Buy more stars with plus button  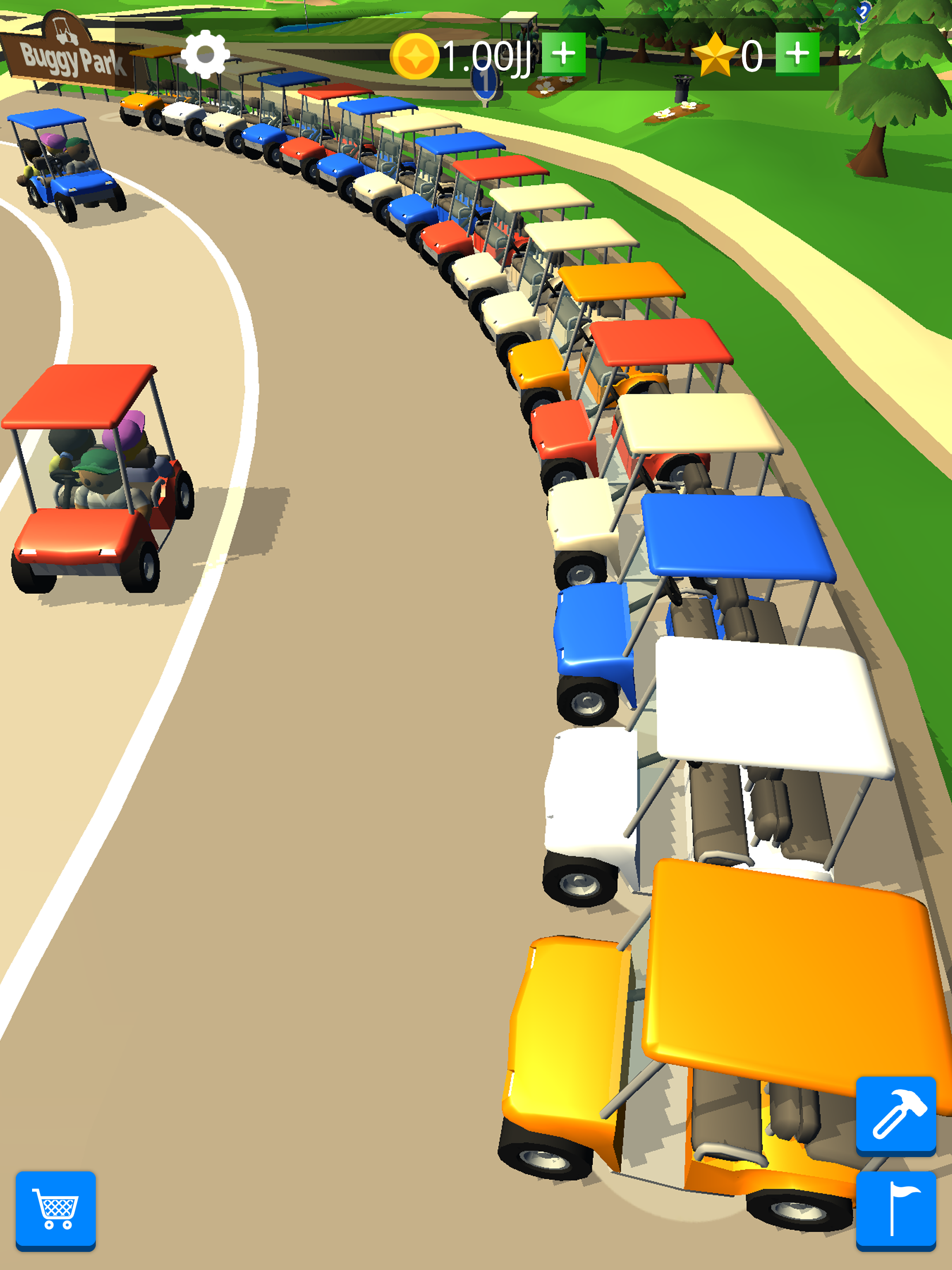[796, 54]
